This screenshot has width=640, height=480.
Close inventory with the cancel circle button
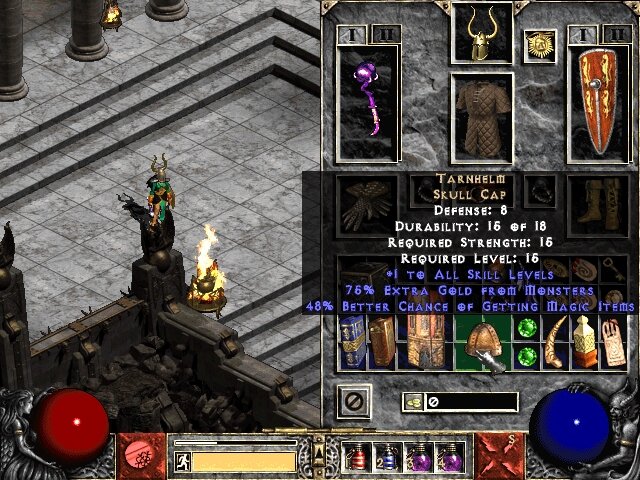[x=353, y=403]
